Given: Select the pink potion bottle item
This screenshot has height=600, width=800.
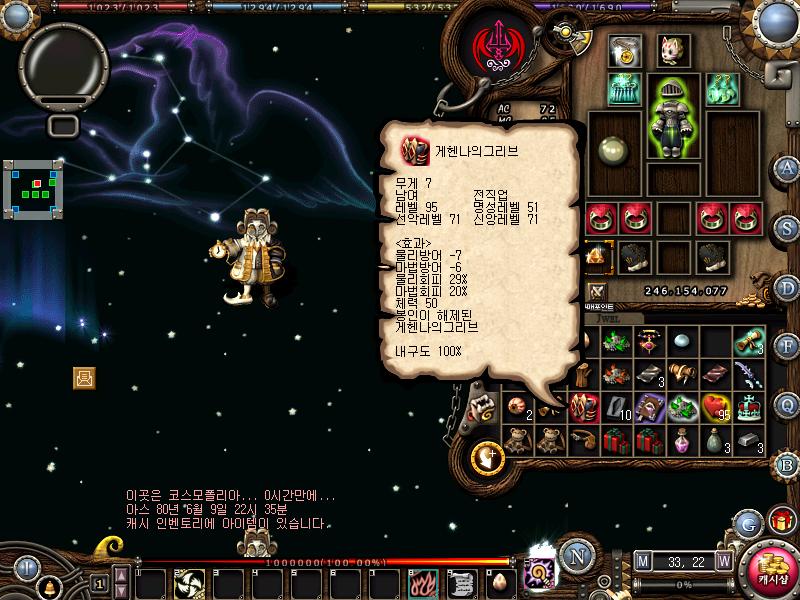Looking at the screenshot, I should click(x=681, y=439).
